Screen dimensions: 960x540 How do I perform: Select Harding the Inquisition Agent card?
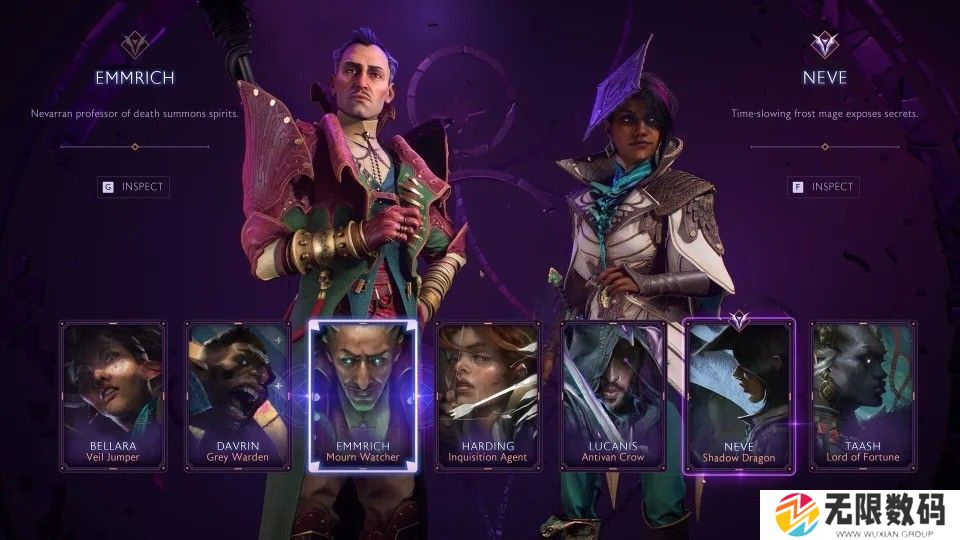(x=488, y=395)
